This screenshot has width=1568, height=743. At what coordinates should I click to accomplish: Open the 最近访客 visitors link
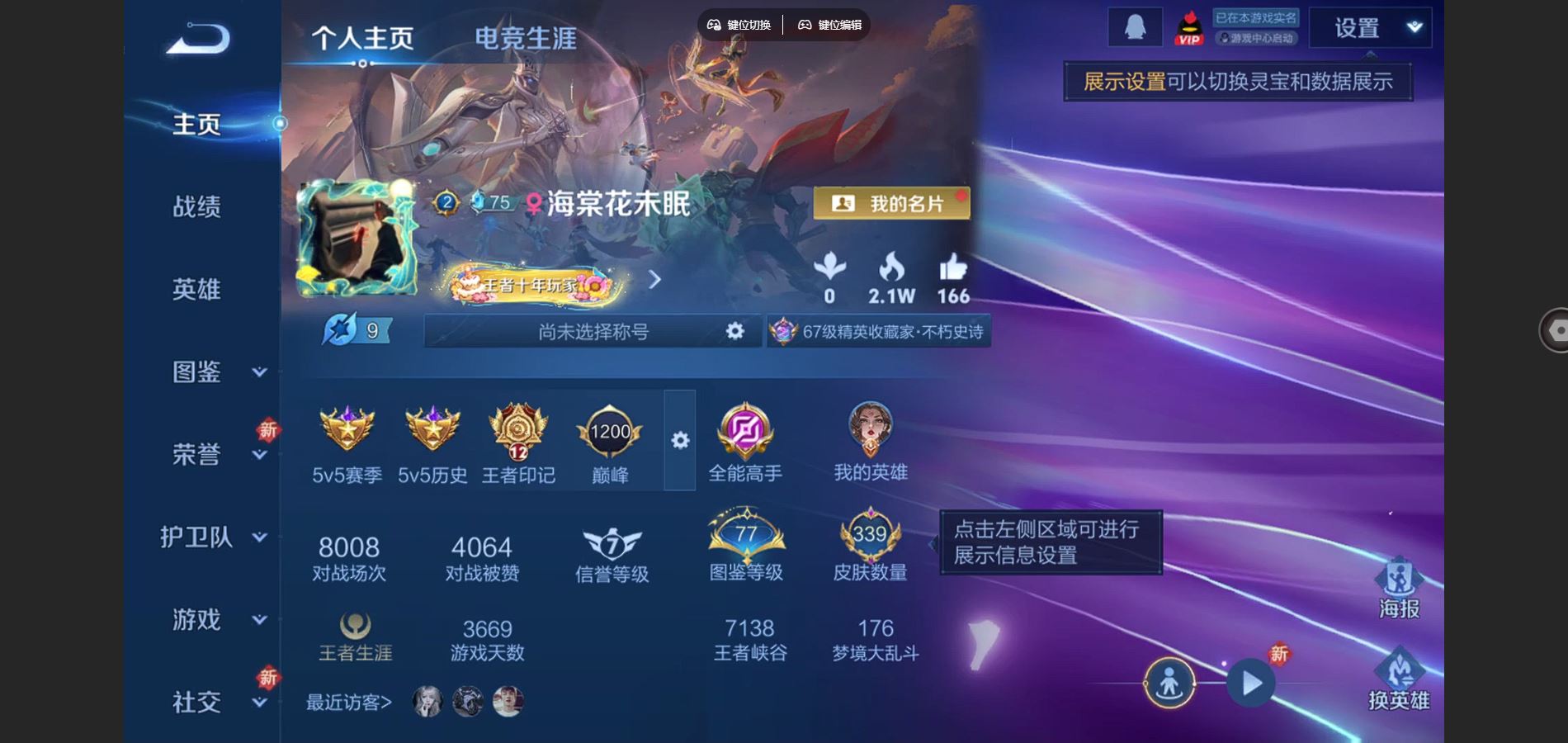tap(347, 703)
